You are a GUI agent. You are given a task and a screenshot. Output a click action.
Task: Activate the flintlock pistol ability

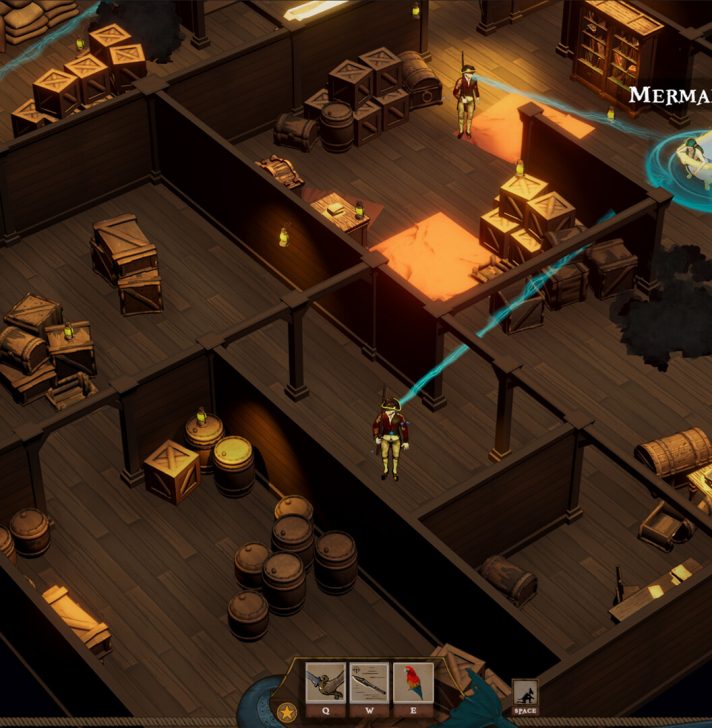325,682
